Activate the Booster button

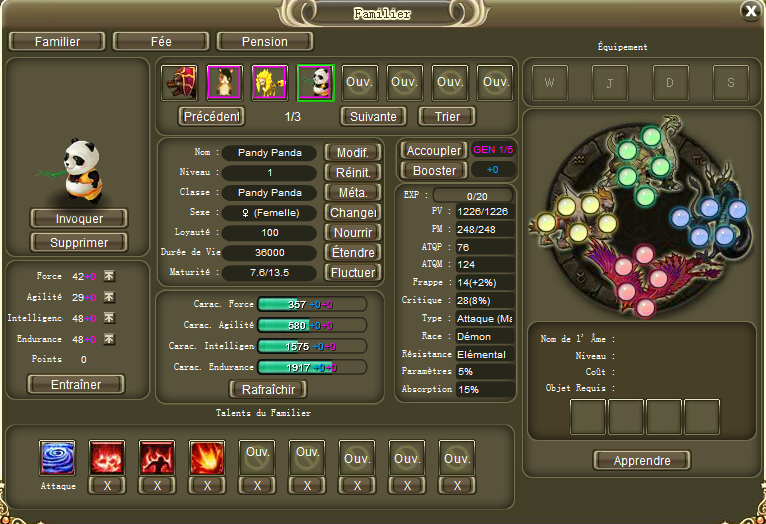433,170
